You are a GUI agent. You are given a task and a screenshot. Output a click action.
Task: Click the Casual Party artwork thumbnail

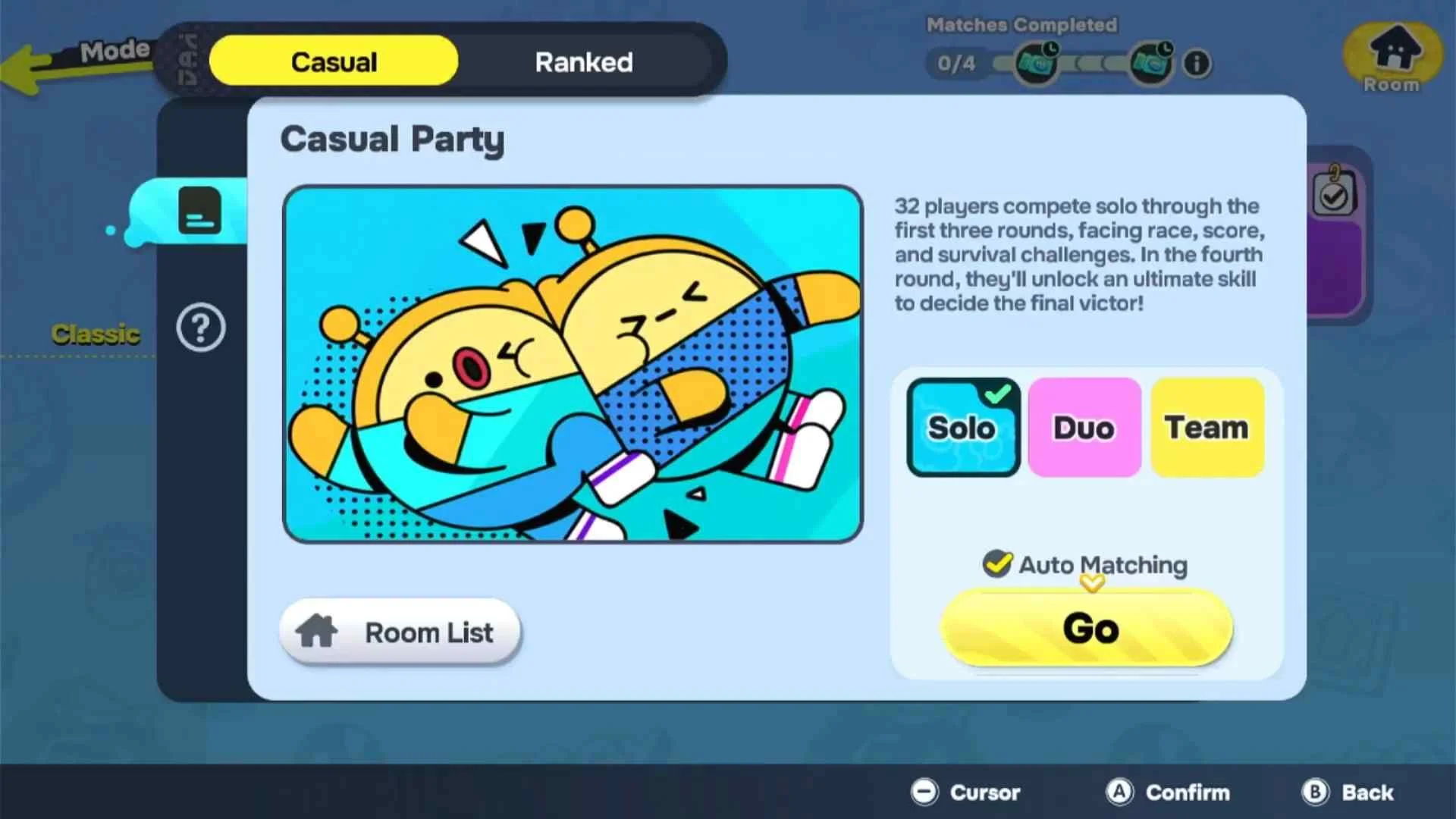click(x=573, y=364)
